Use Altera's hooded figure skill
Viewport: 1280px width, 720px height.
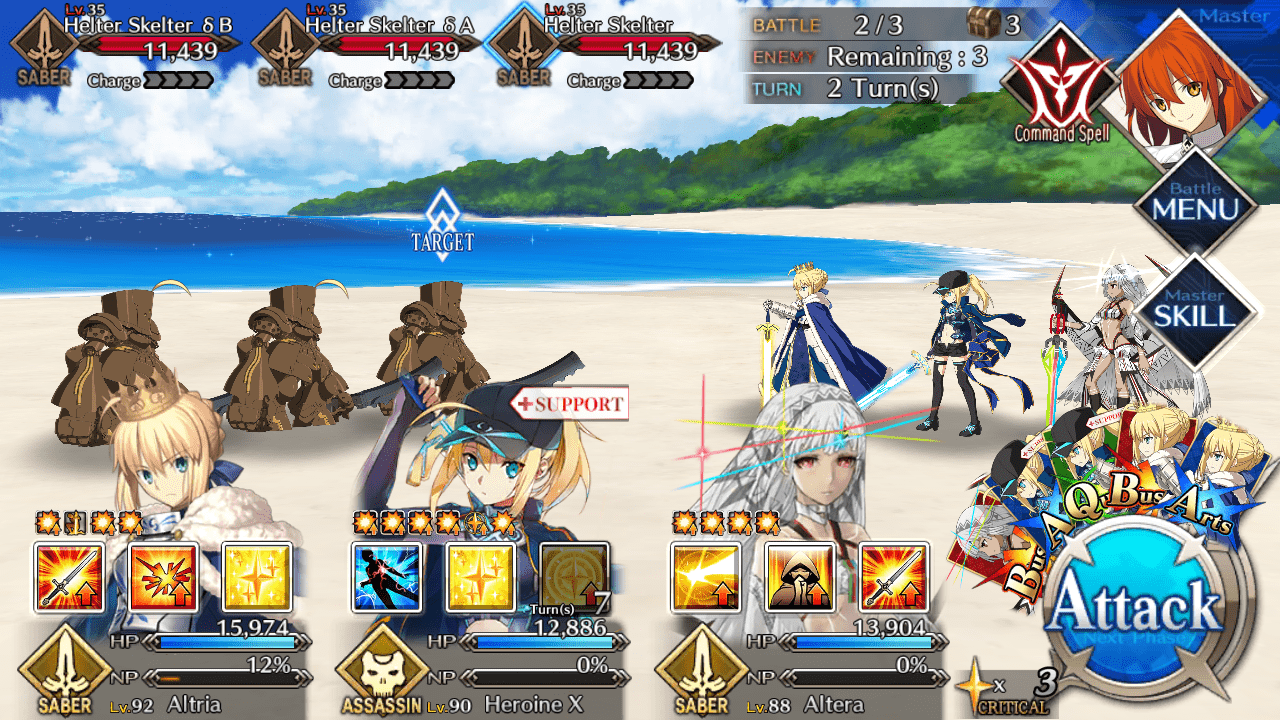click(800, 577)
